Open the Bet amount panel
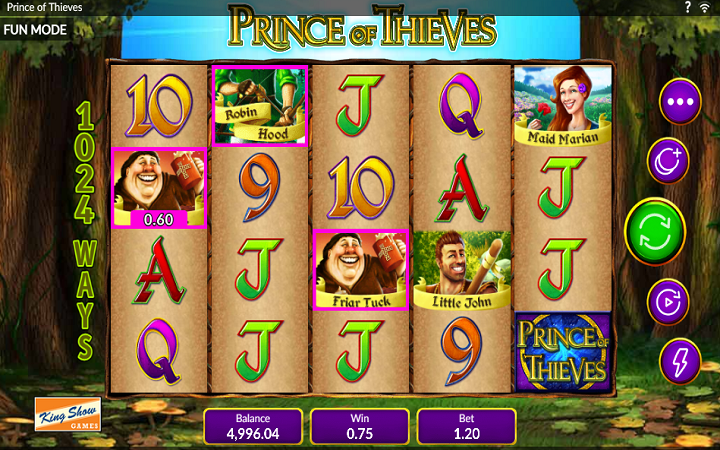This screenshot has width=720, height=450. (466, 426)
